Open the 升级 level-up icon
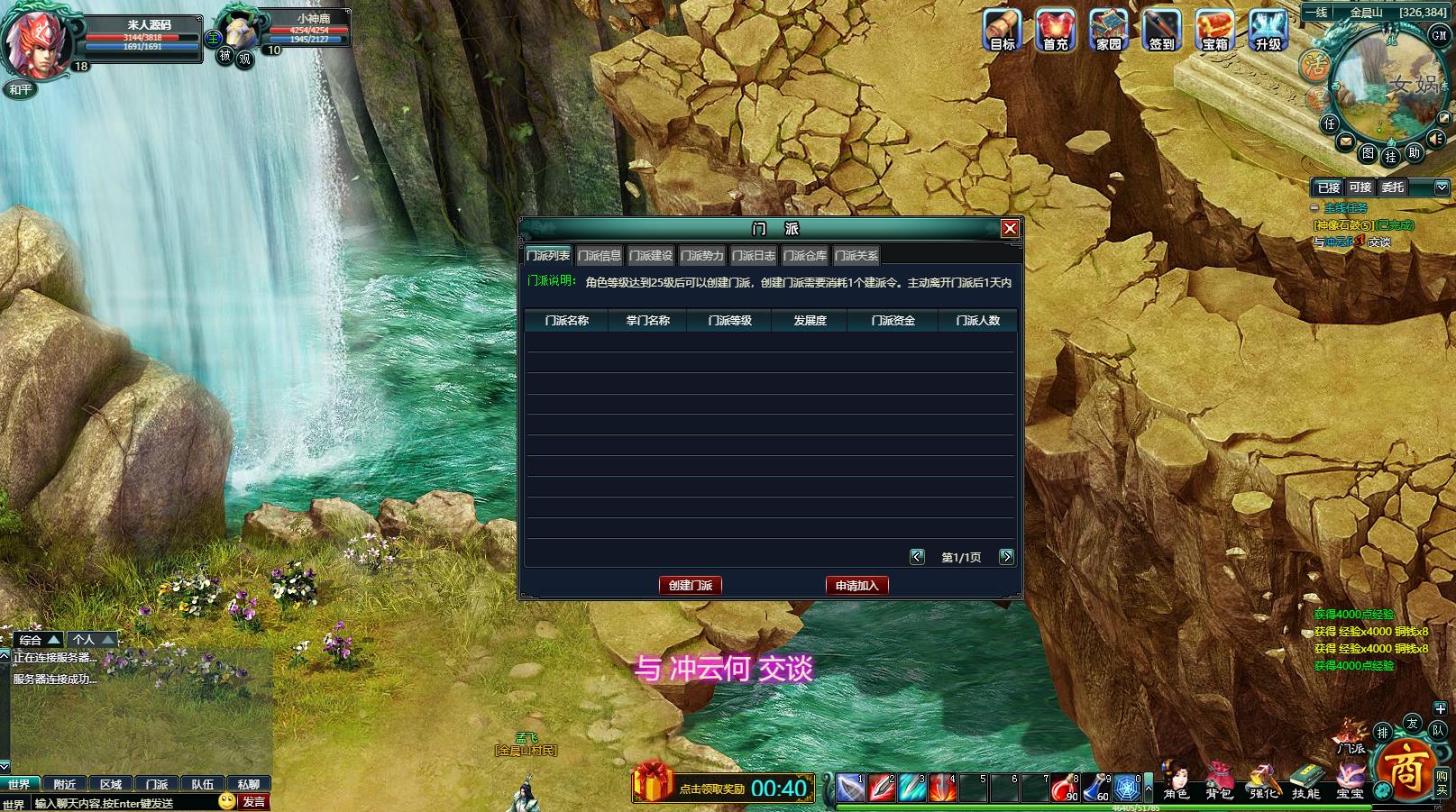The height and width of the screenshot is (812, 1456). (1268, 31)
